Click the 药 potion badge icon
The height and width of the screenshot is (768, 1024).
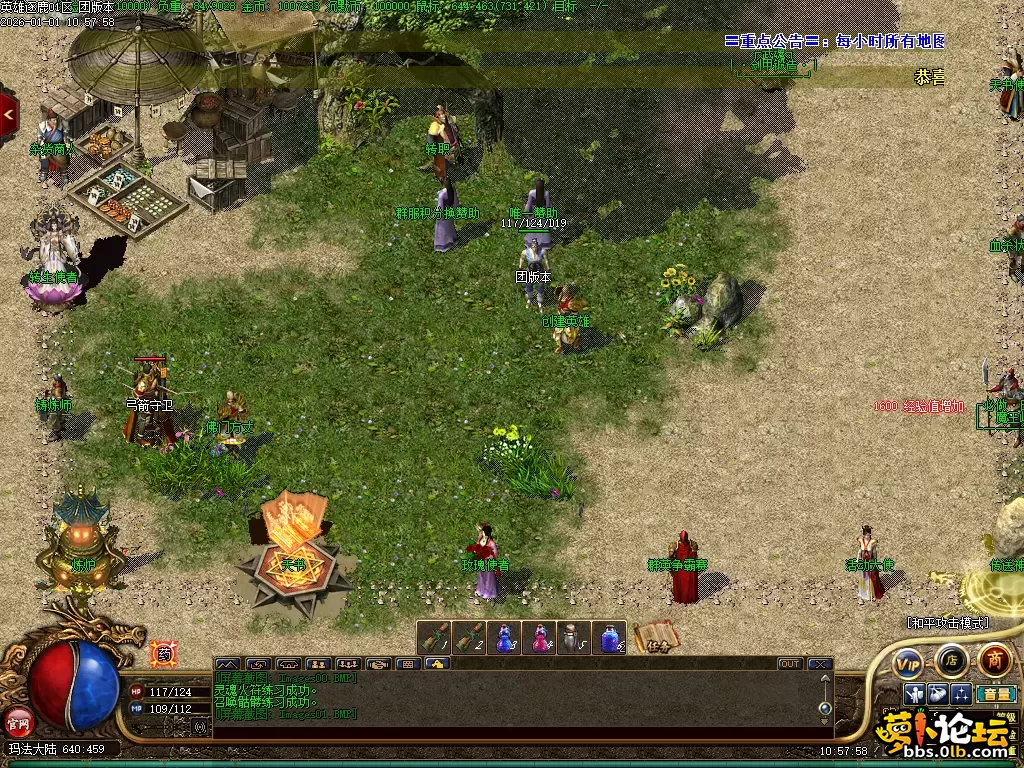tap(163, 653)
